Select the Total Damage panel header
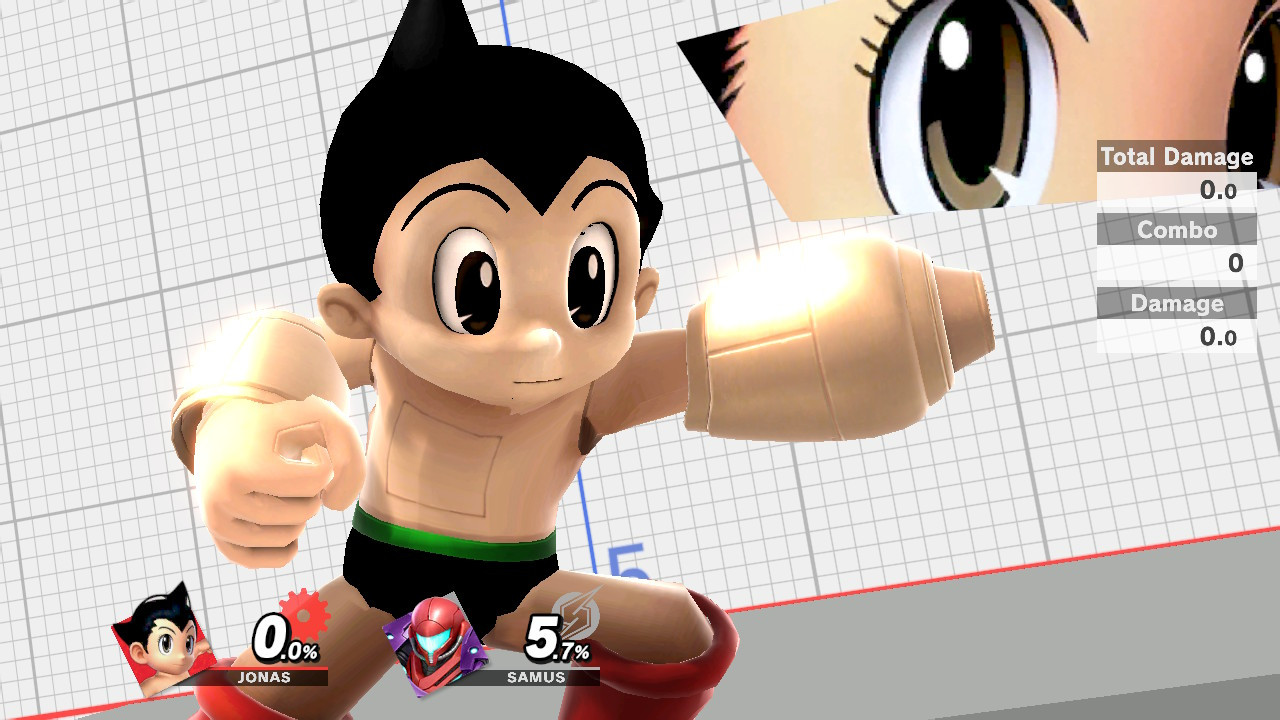The image size is (1280, 720). 1176,157
